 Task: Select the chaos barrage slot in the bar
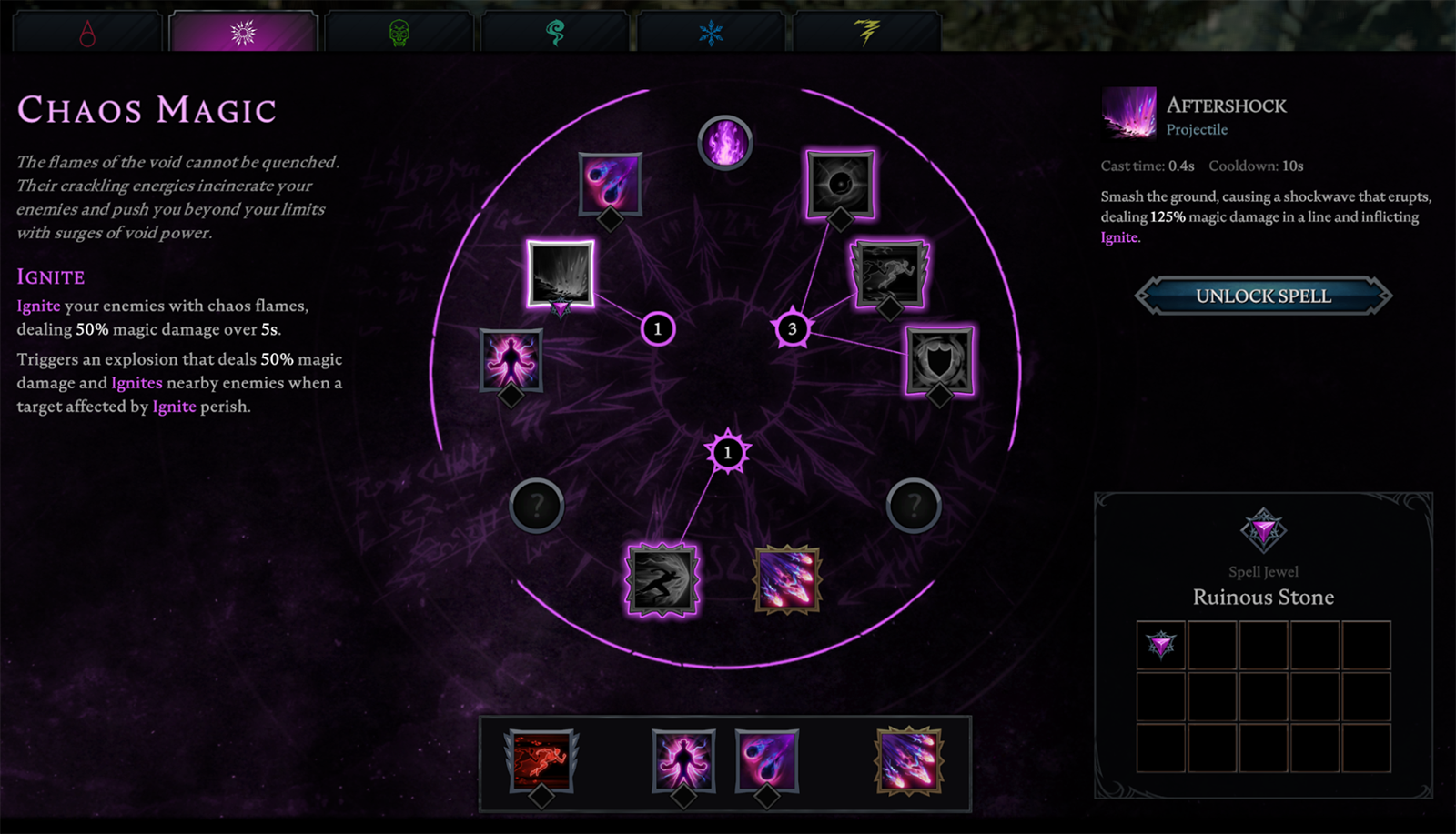coord(908,760)
